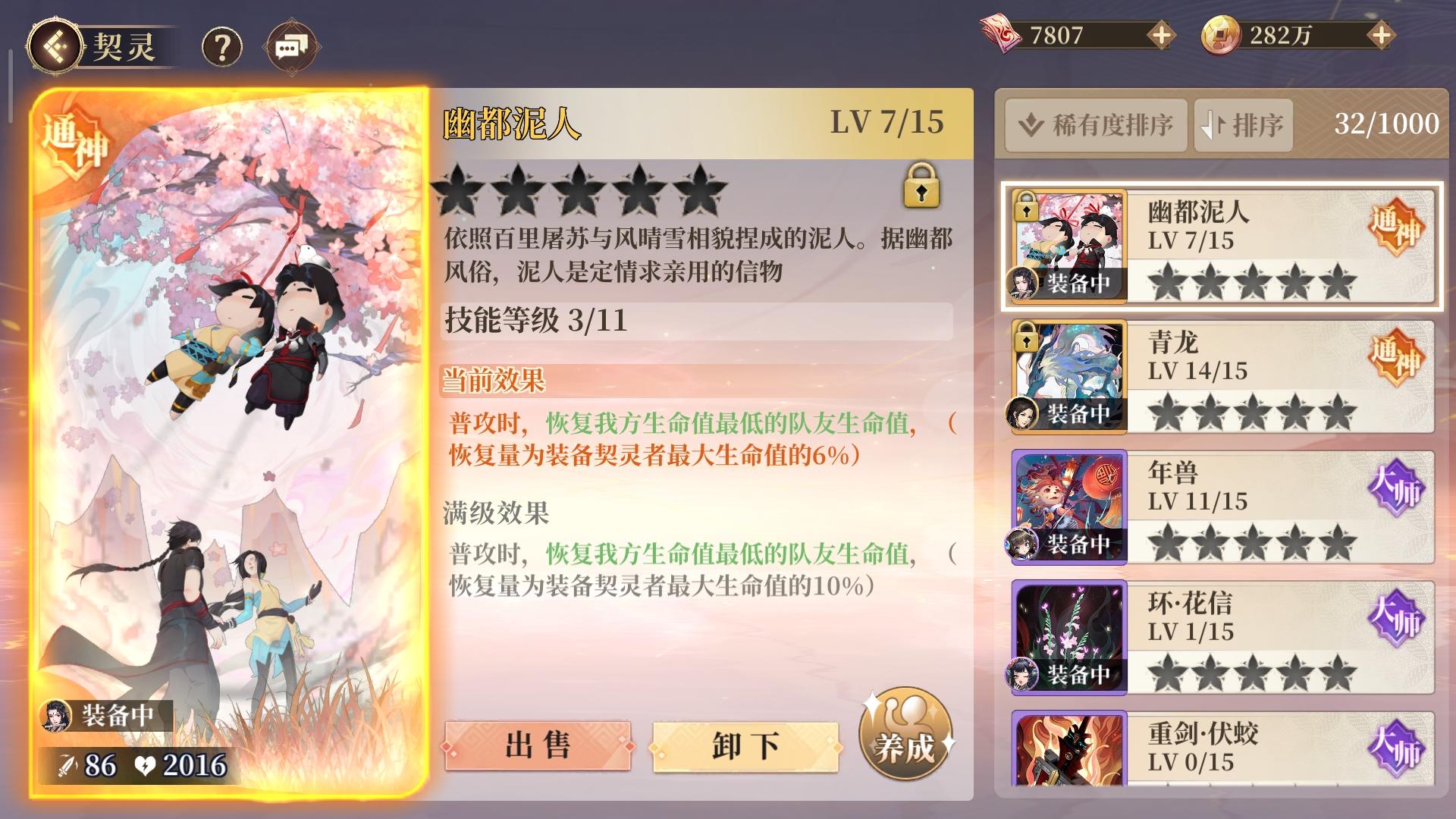Click the fifth star in the star rating row

click(x=699, y=192)
